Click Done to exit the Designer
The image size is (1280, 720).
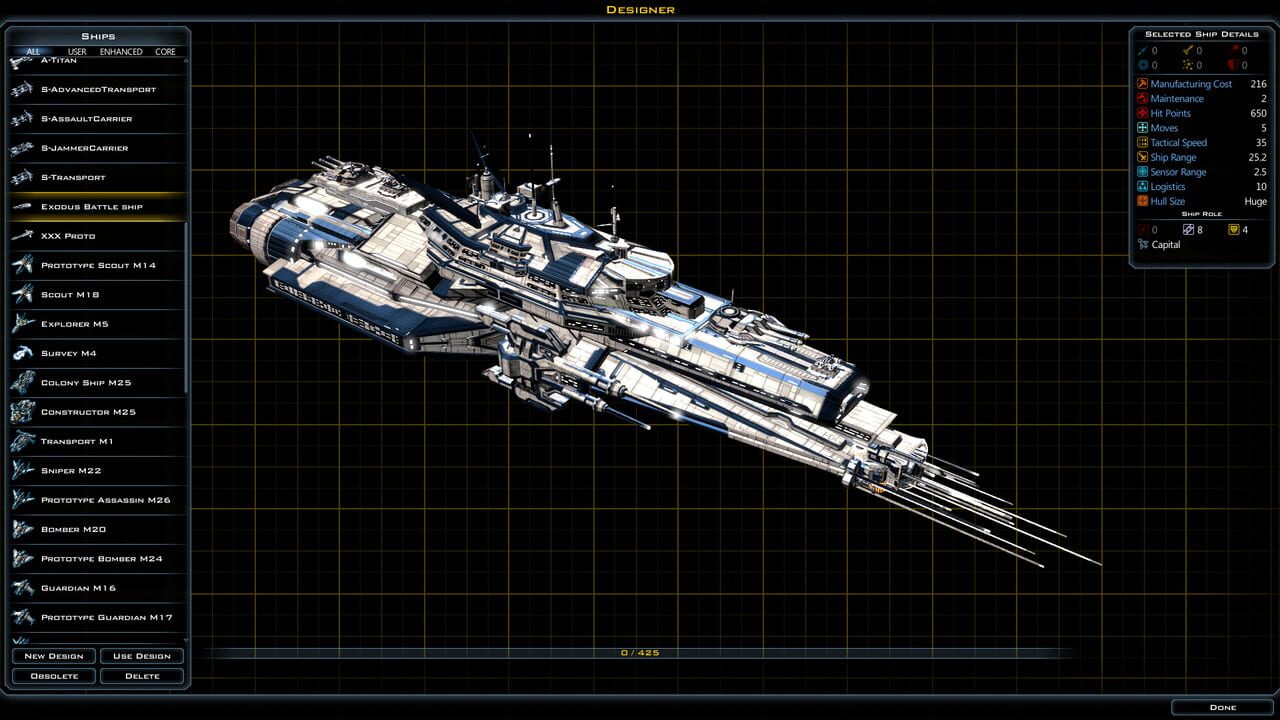coord(1221,707)
